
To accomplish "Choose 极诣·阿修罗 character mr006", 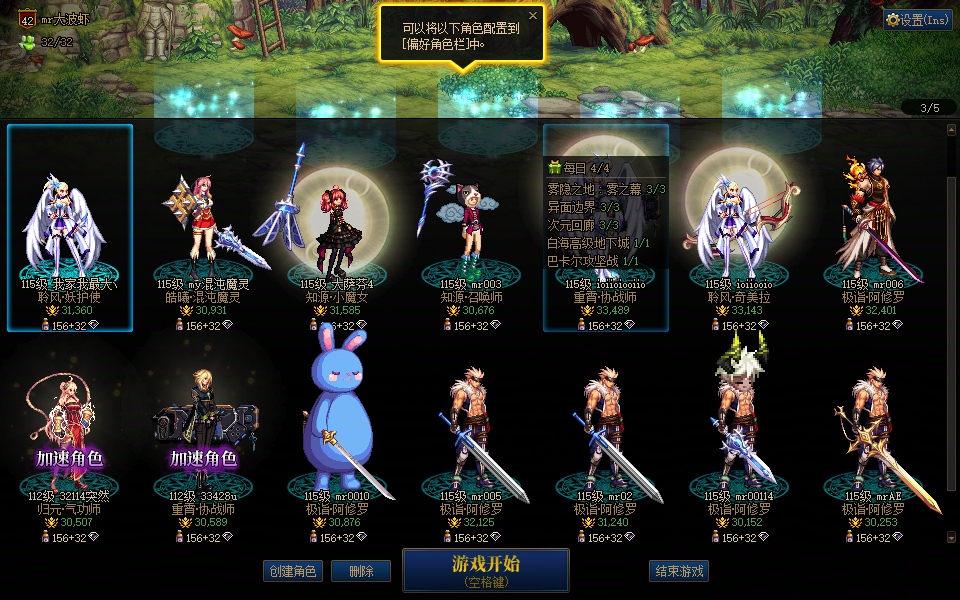I will point(873,228).
